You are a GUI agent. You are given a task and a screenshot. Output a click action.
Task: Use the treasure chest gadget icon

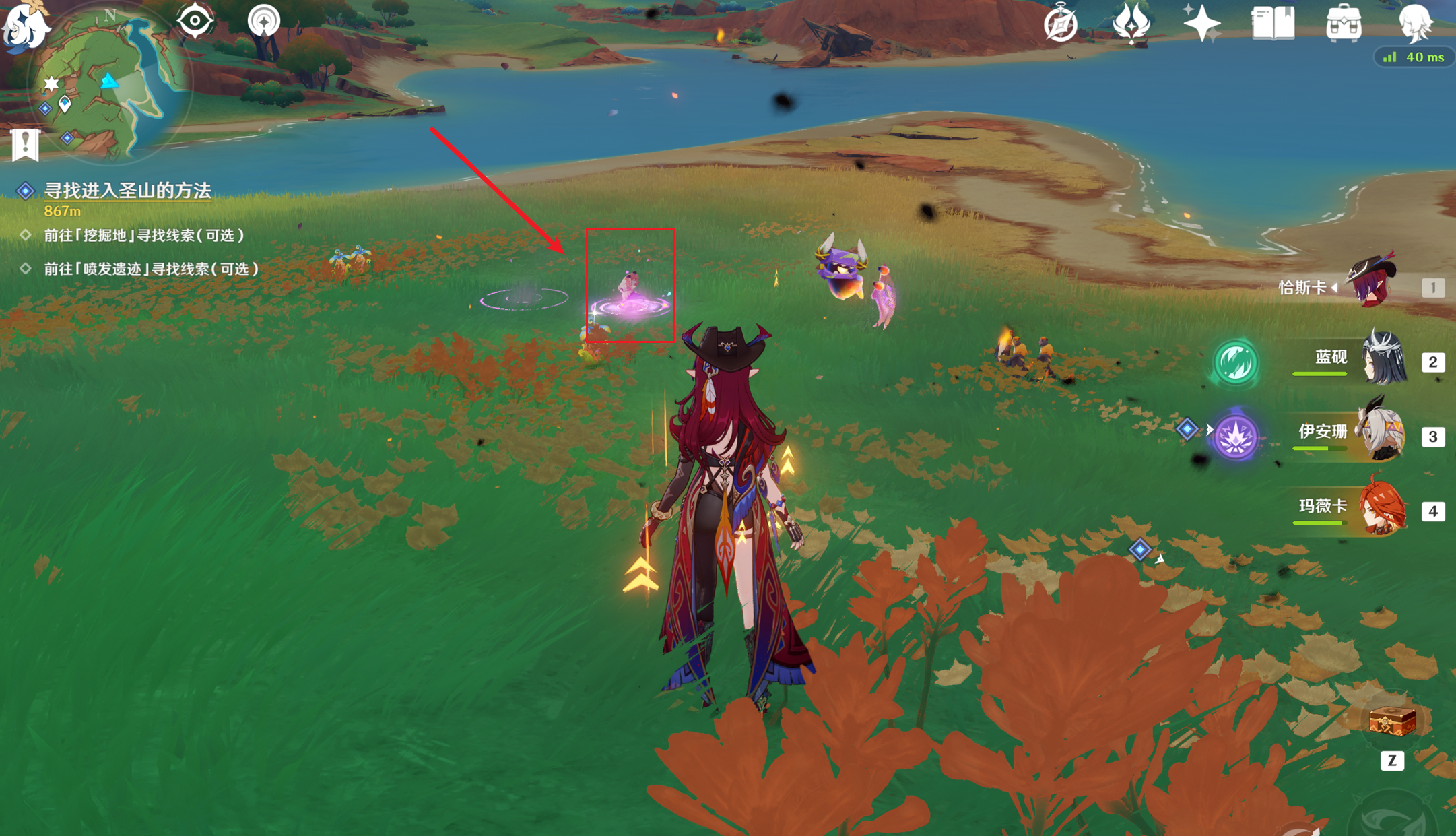pyautogui.click(x=1391, y=723)
